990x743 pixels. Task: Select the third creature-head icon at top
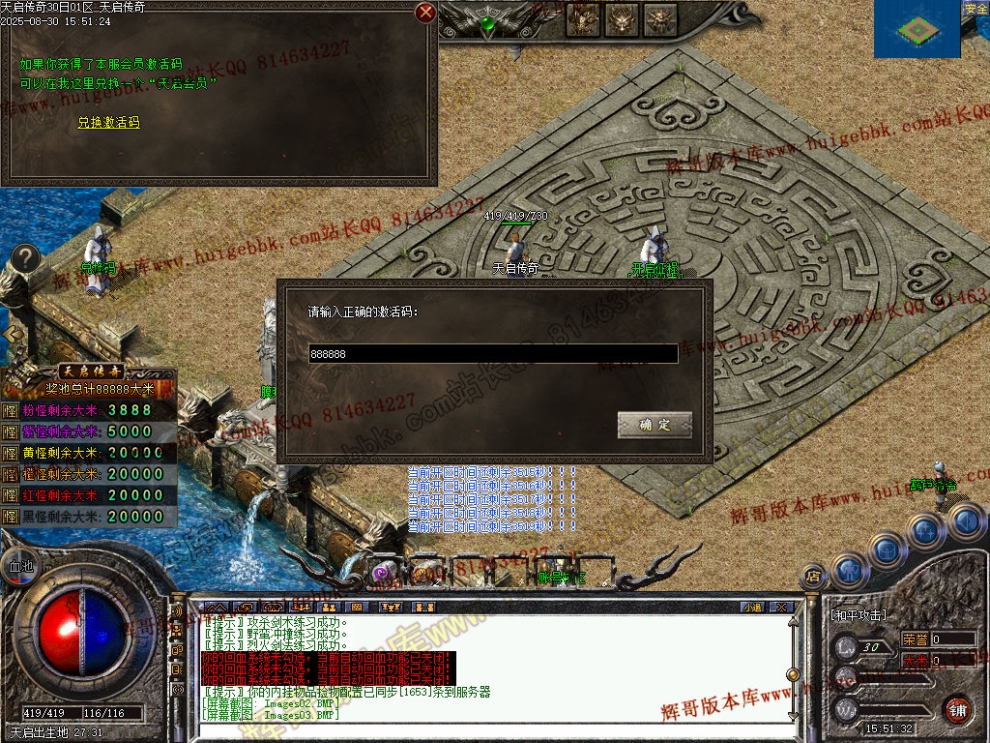pos(660,18)
